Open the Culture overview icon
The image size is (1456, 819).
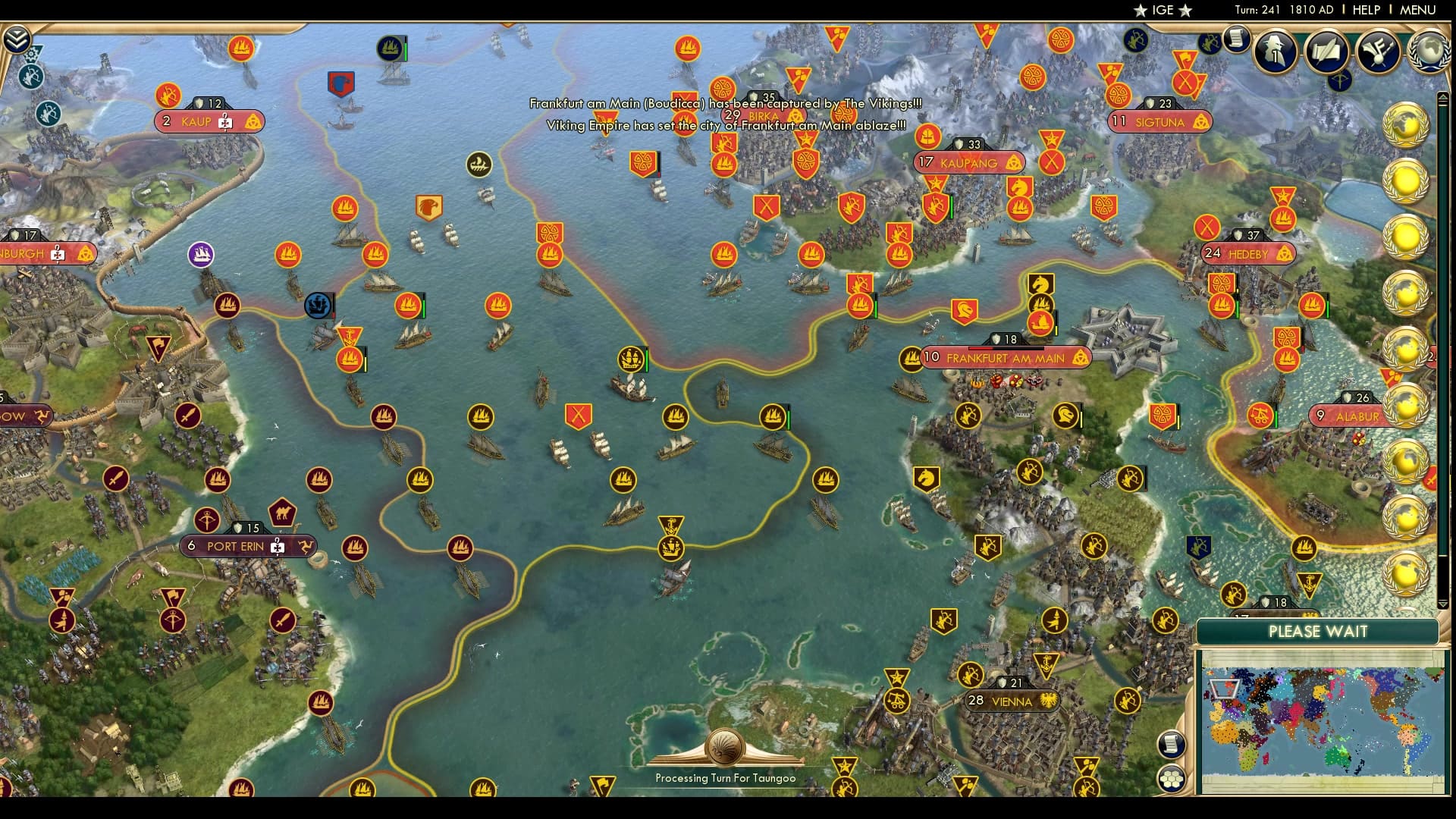tap(1376, 53)
